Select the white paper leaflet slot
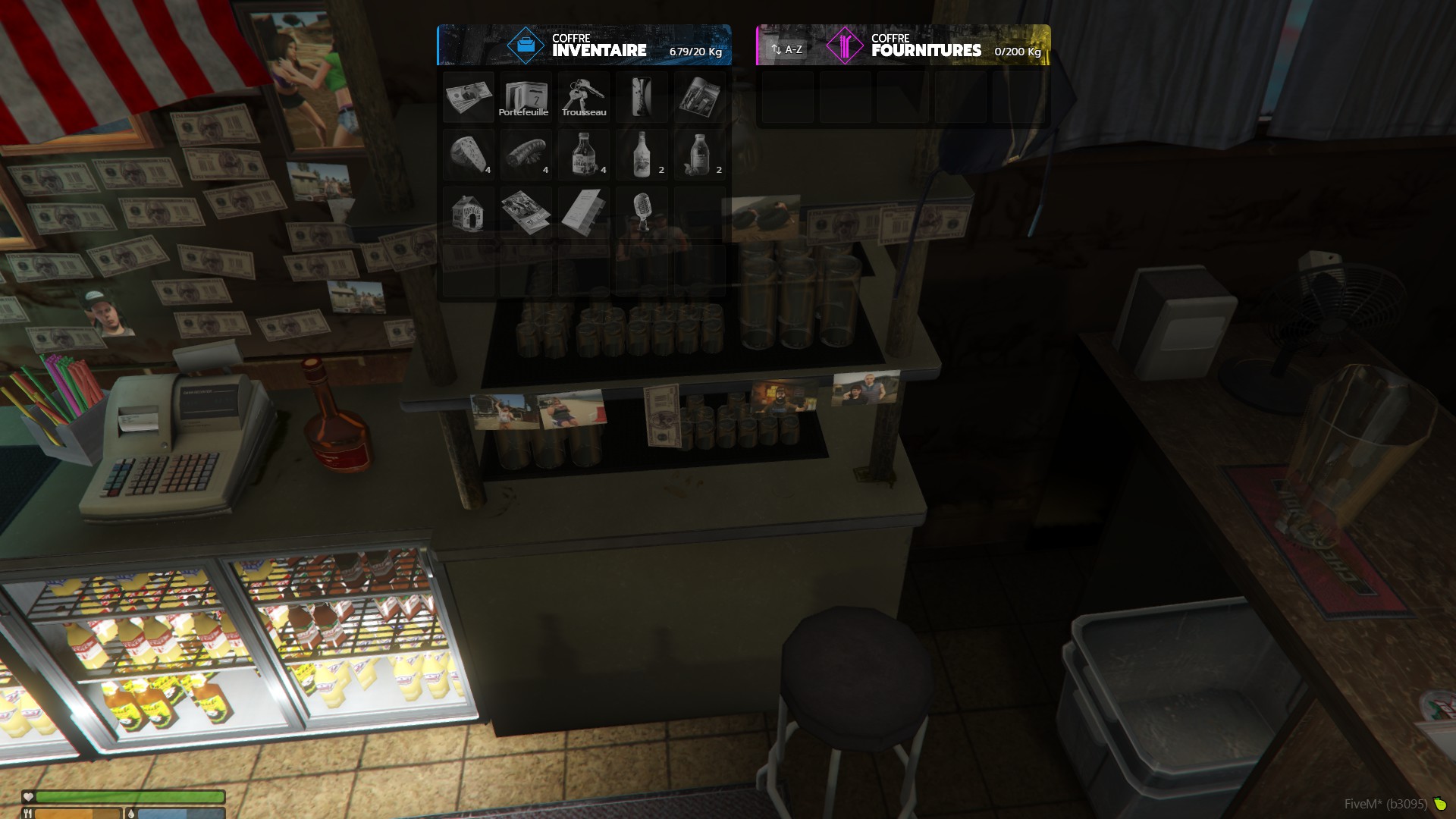The height and width of the screenshot is (819, 1456). 584,212
